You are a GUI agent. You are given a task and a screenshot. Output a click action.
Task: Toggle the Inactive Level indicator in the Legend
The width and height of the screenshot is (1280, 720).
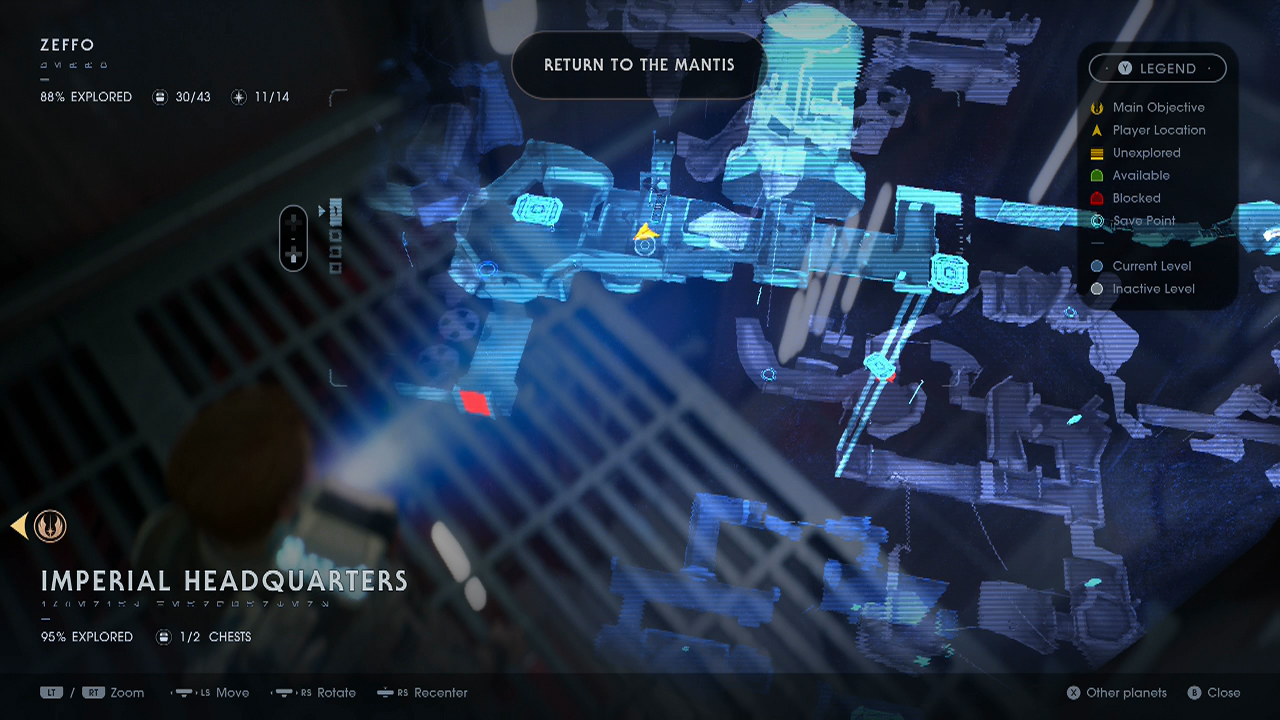(1097, 289)
